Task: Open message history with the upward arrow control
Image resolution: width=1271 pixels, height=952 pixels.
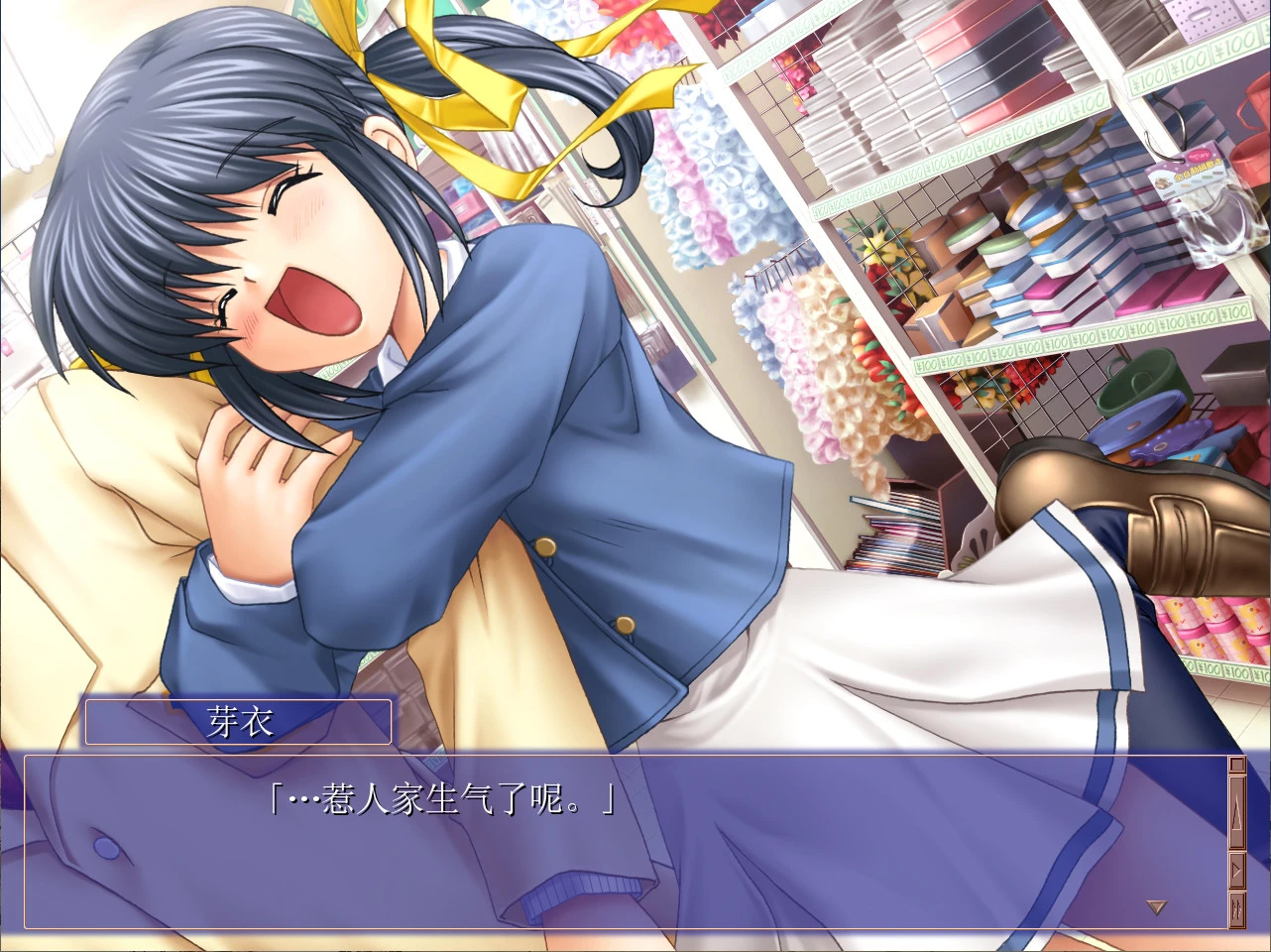Action: 1236,811
